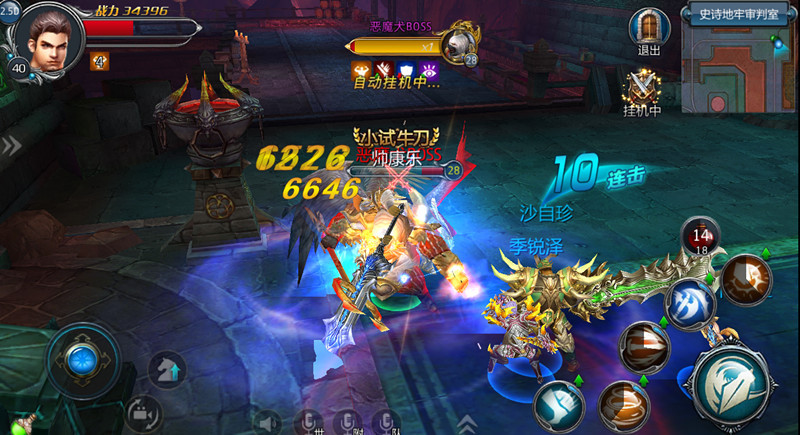The height and width of the screenshot is (435, 800).
Task: Expand the left side double-arrow panel
Action: coord(10,146)
